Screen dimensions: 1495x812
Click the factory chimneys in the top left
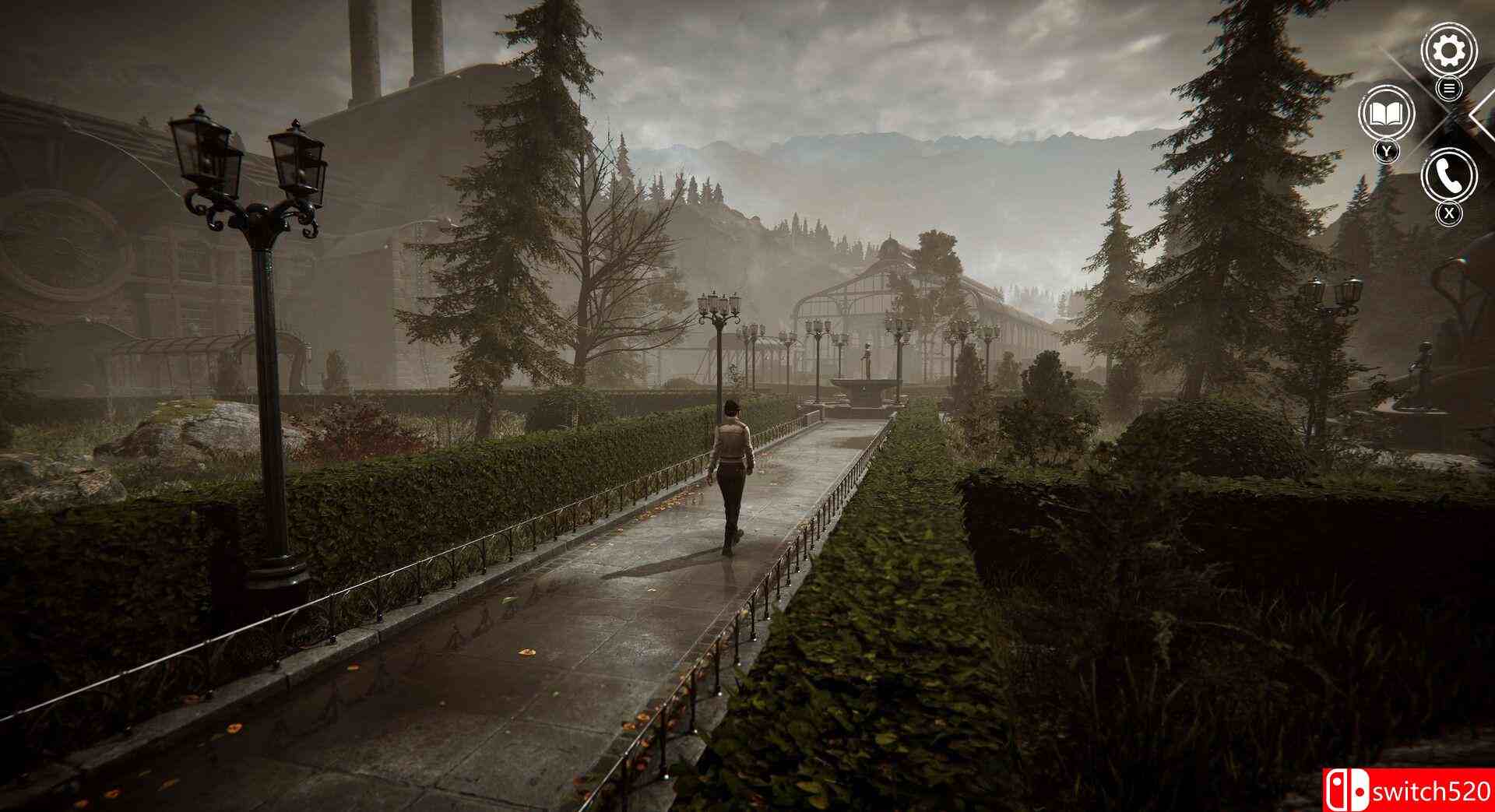pyautogui.click(x=366, y=47)
